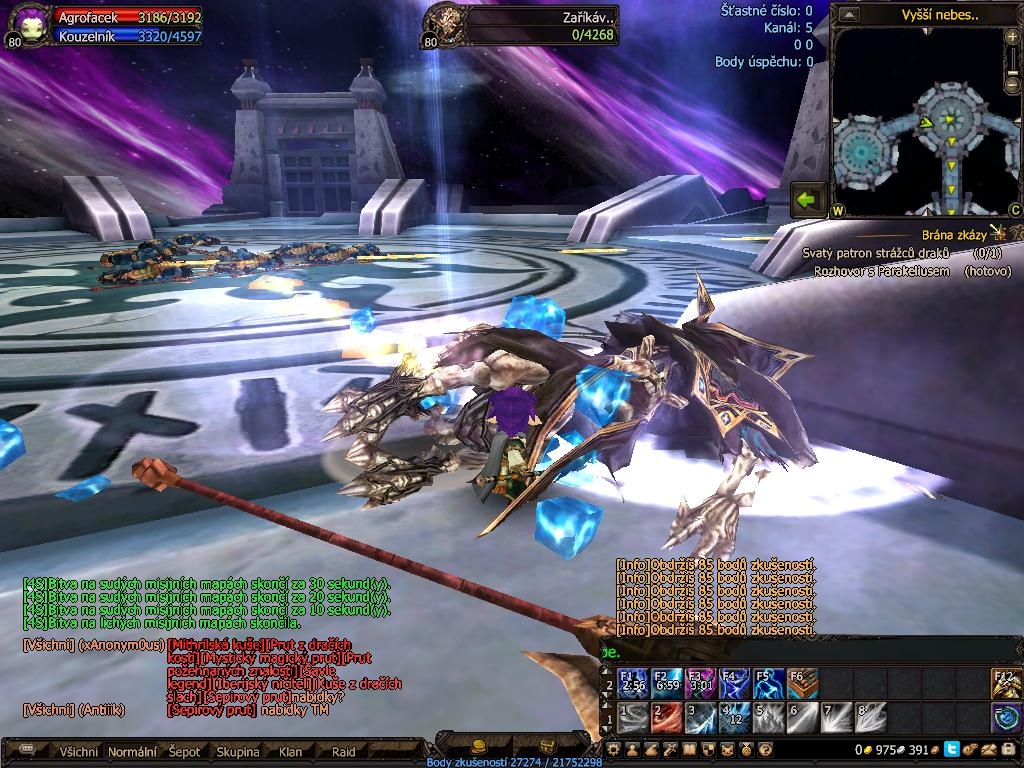
Task: Collapse the minimap with its top-left arrow
Action: tap(849, 14)
